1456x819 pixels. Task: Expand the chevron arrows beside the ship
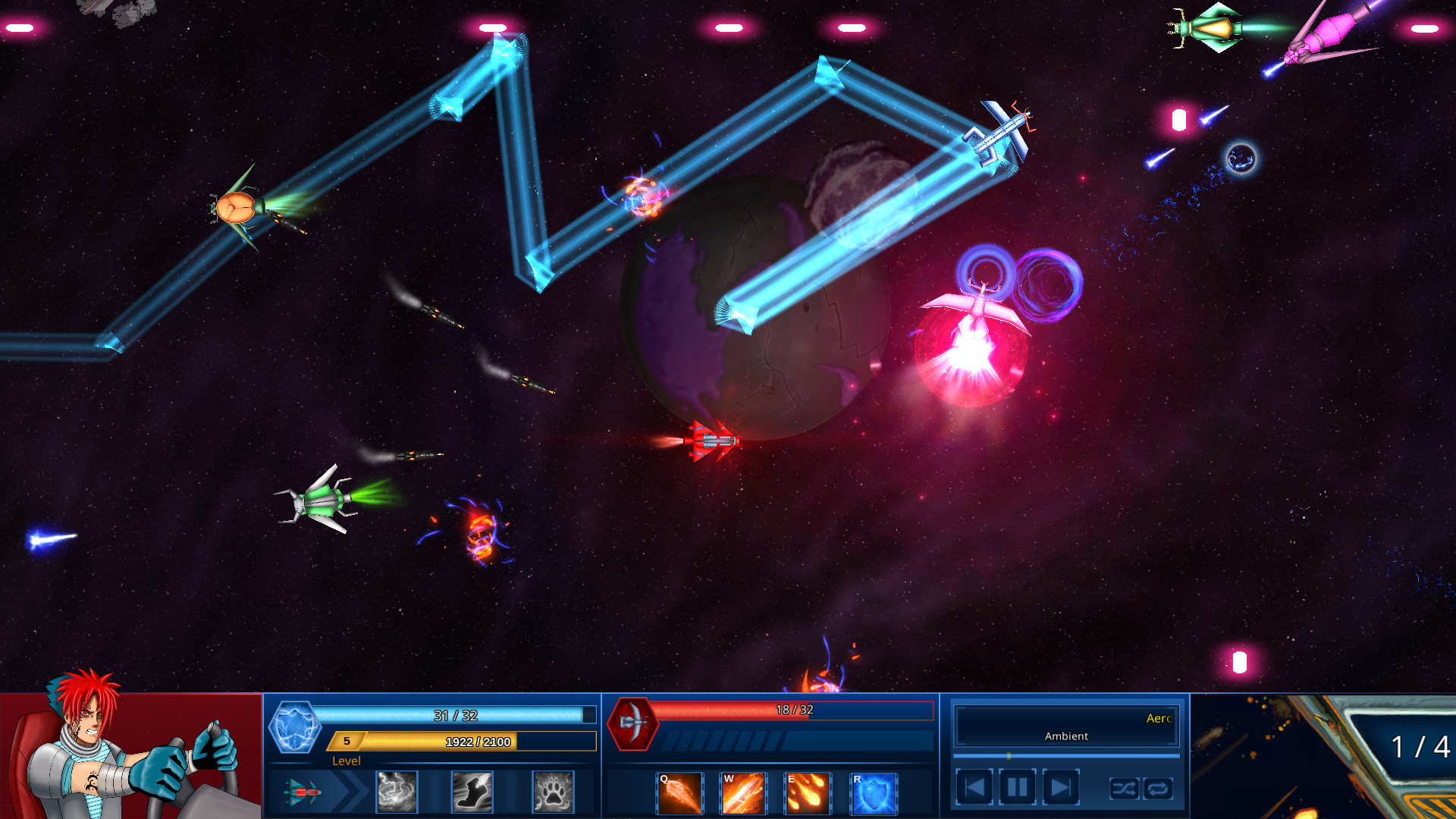350,792
